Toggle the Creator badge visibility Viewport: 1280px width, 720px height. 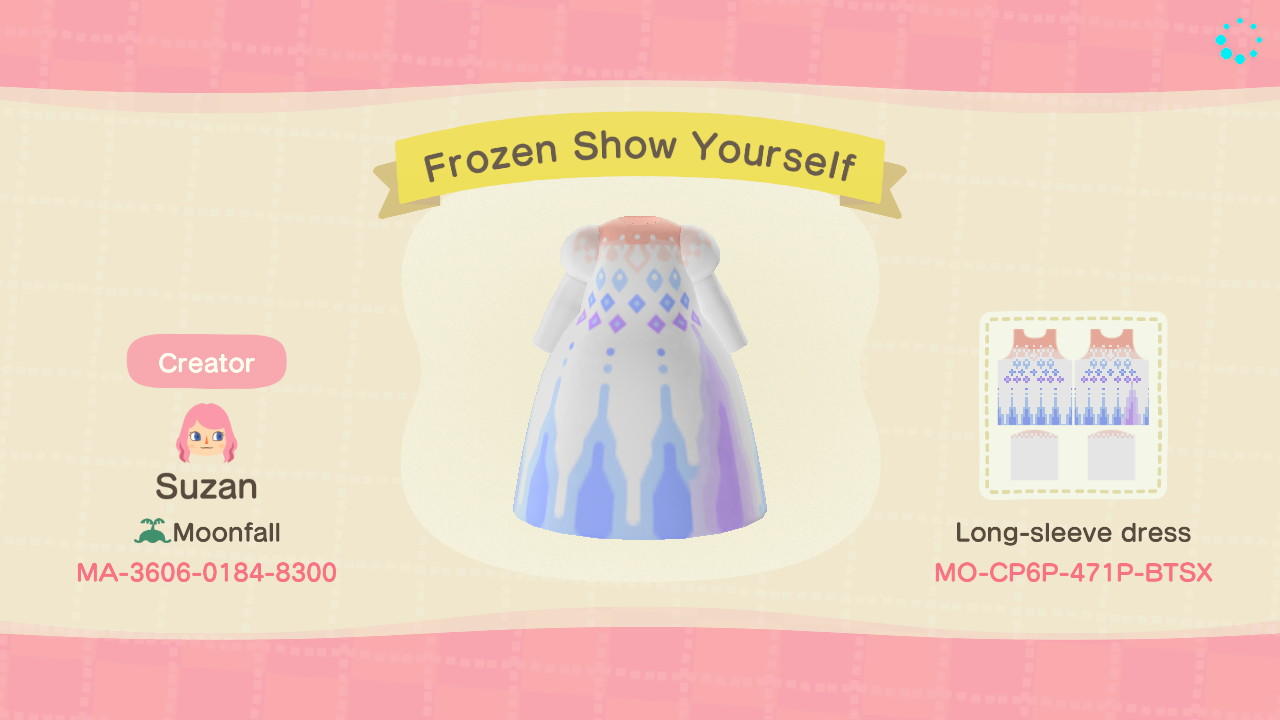pyautogui.click(x=205, y=362)
